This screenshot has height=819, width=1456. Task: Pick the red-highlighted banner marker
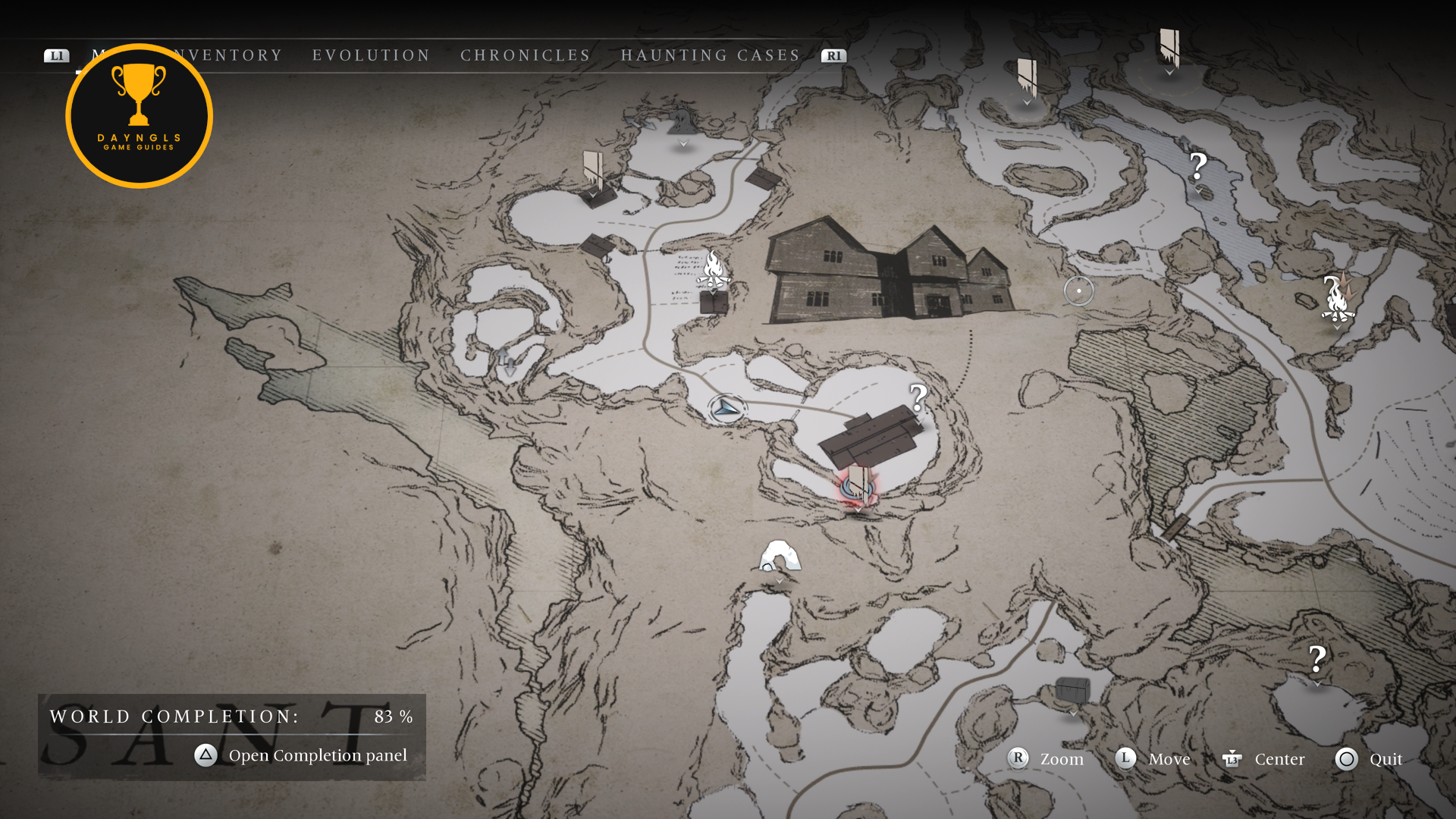(x=858, y=485)
